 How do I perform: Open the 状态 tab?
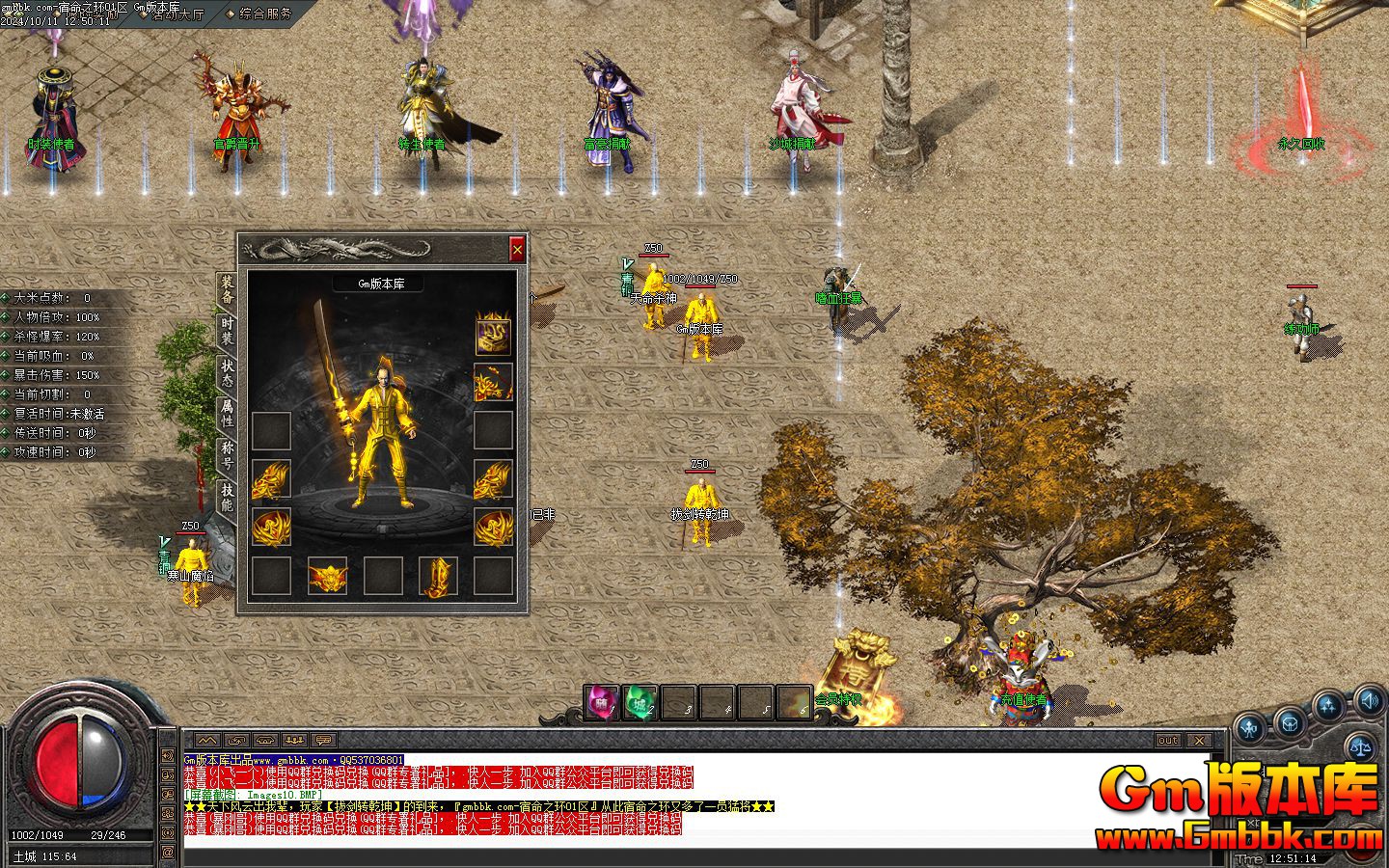click(x=227, y=372)
